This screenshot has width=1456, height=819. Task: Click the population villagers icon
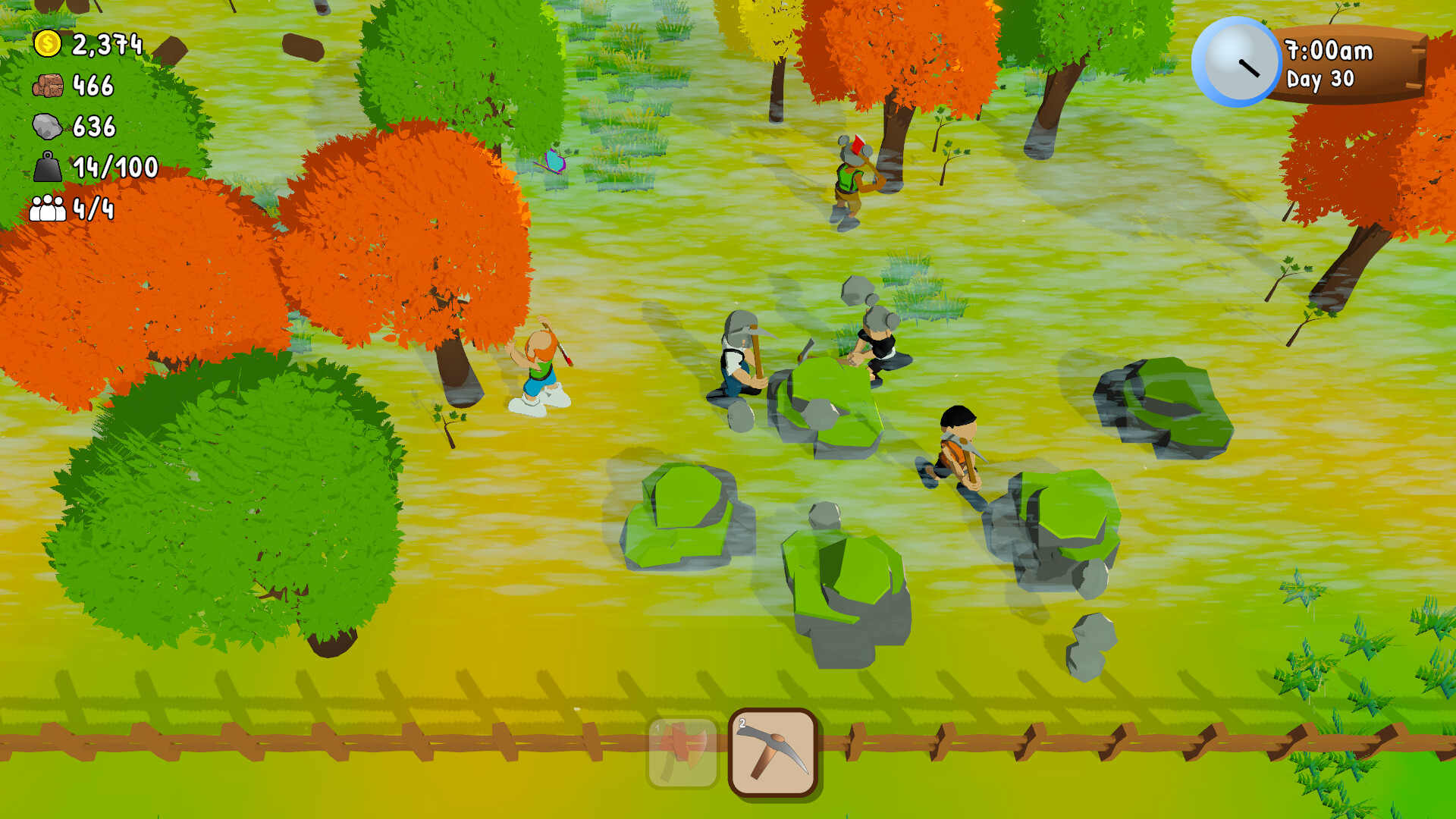(48, 209)
